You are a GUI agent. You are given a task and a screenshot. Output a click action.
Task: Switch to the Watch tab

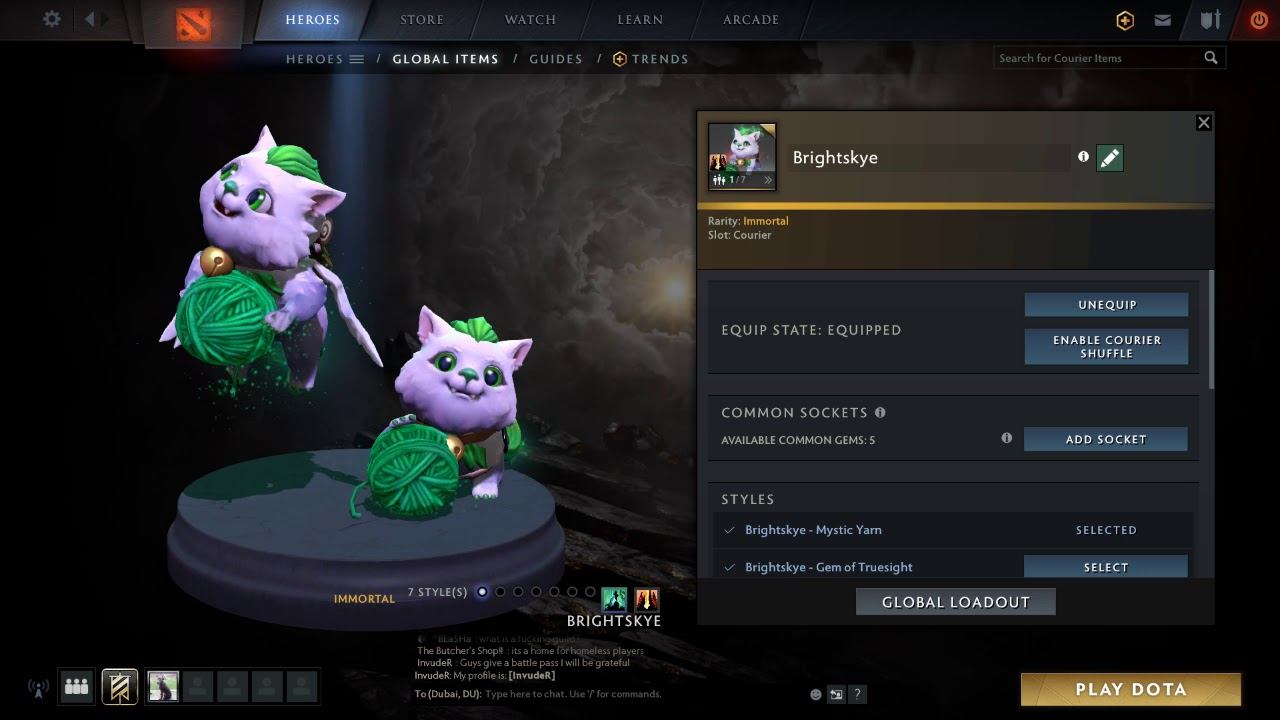(530, 19)
